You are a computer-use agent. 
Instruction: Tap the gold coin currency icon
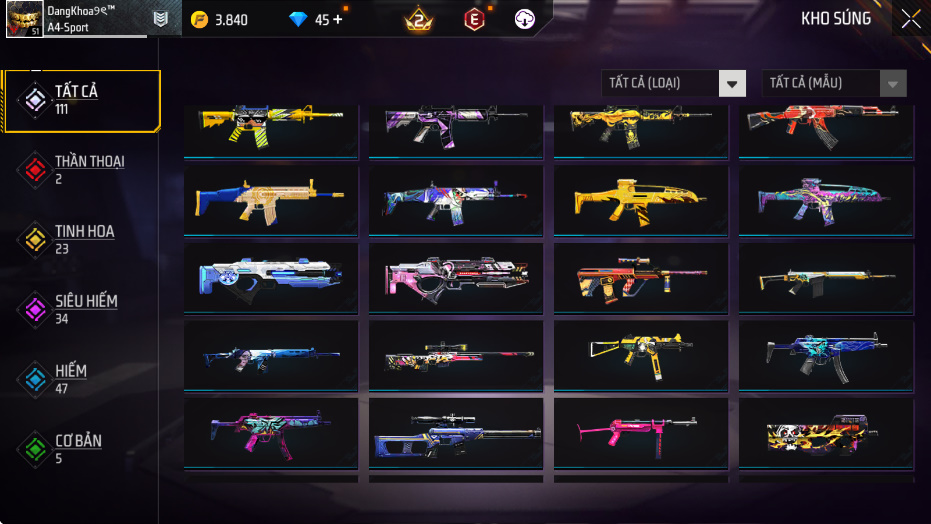199,19
